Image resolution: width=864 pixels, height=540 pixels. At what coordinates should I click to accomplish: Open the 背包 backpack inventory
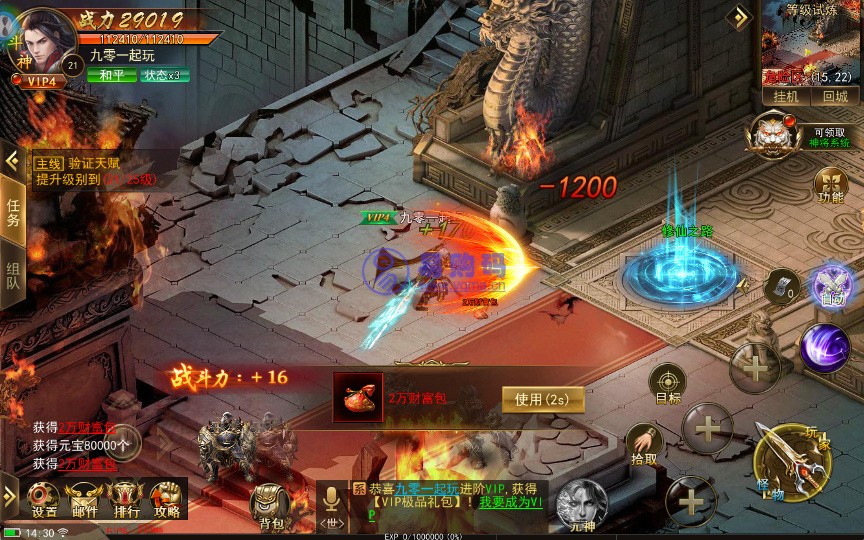(270, 504)
